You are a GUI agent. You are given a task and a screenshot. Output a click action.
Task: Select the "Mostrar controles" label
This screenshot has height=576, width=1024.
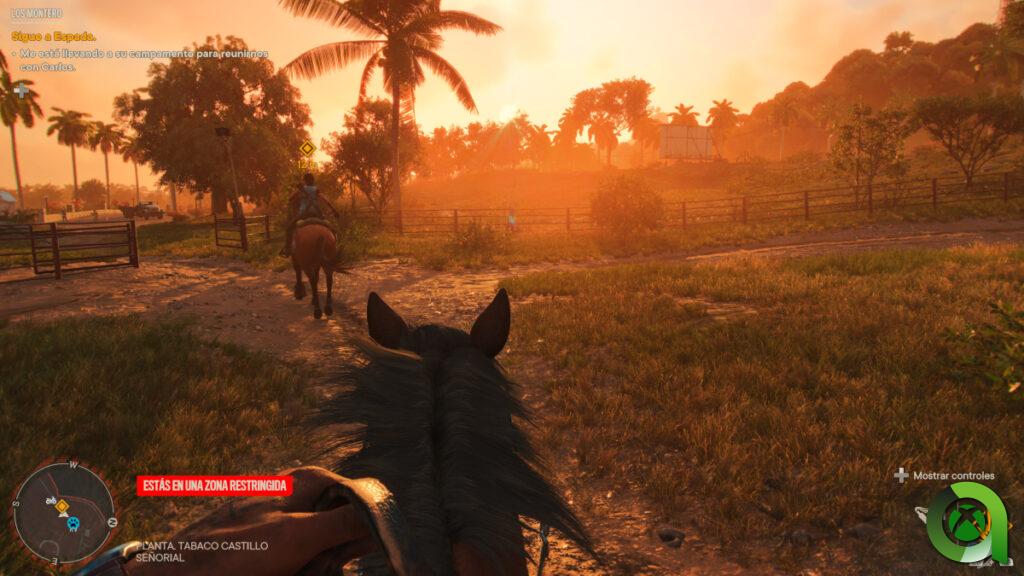[954, 476]
